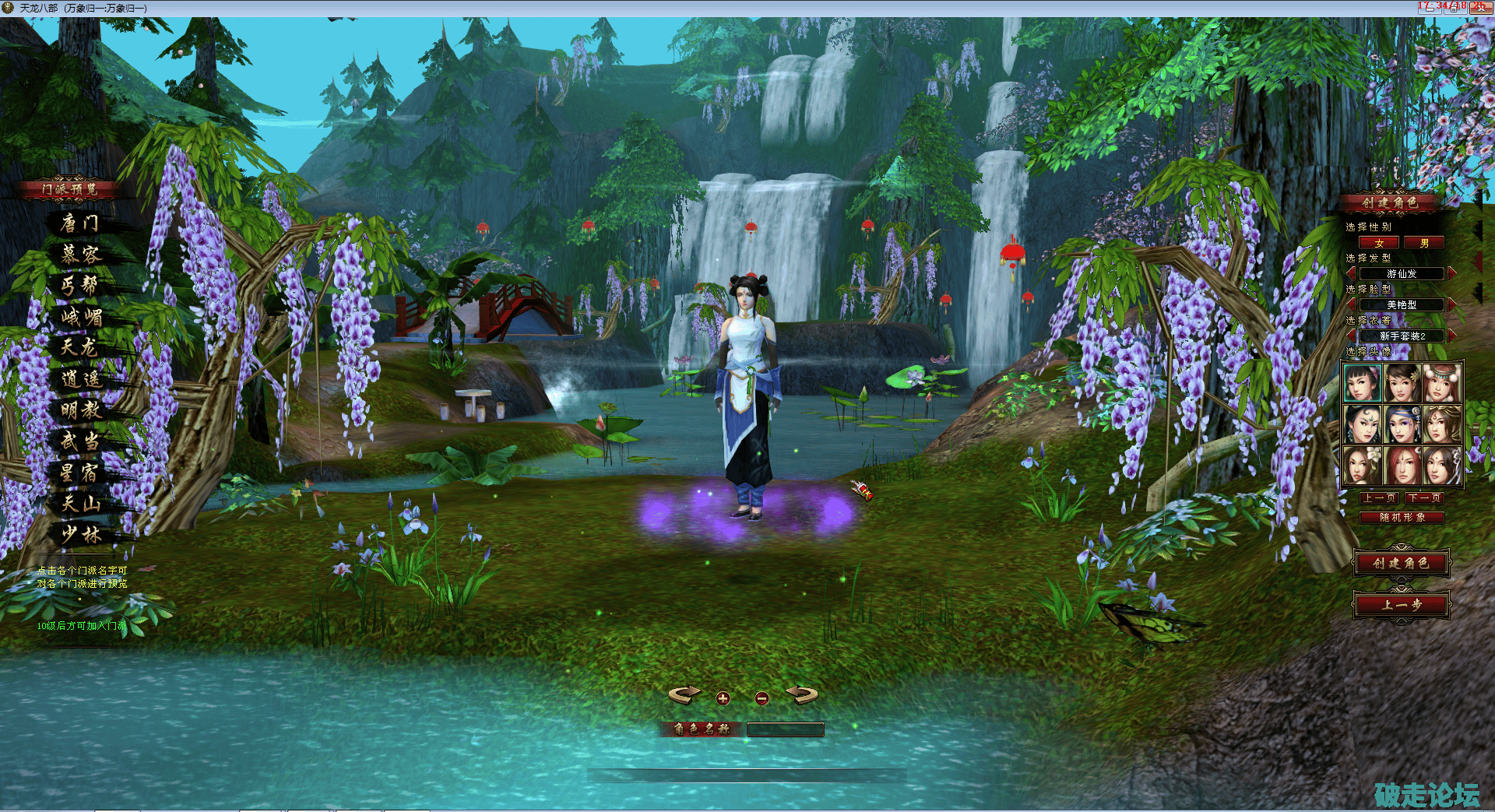Cycle to the next outfit after 新手套装2
The height and width of the screenshot is (812, 1495).
(x=1452, y=336)
